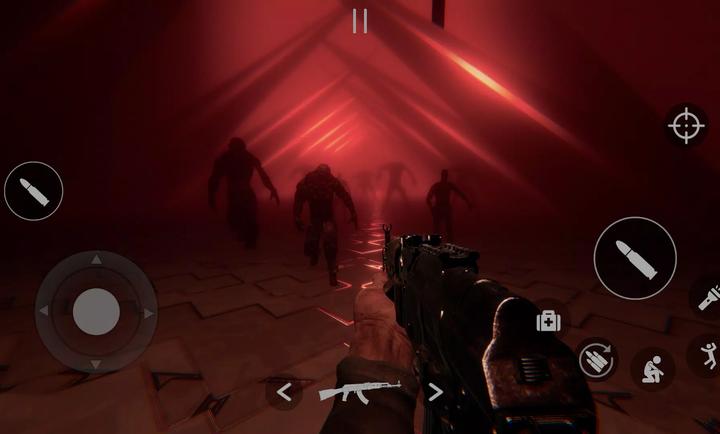Switch to the next weapon with right arrow
The height and width of the screenshot is (434, 720).
[x=435, y=392]
